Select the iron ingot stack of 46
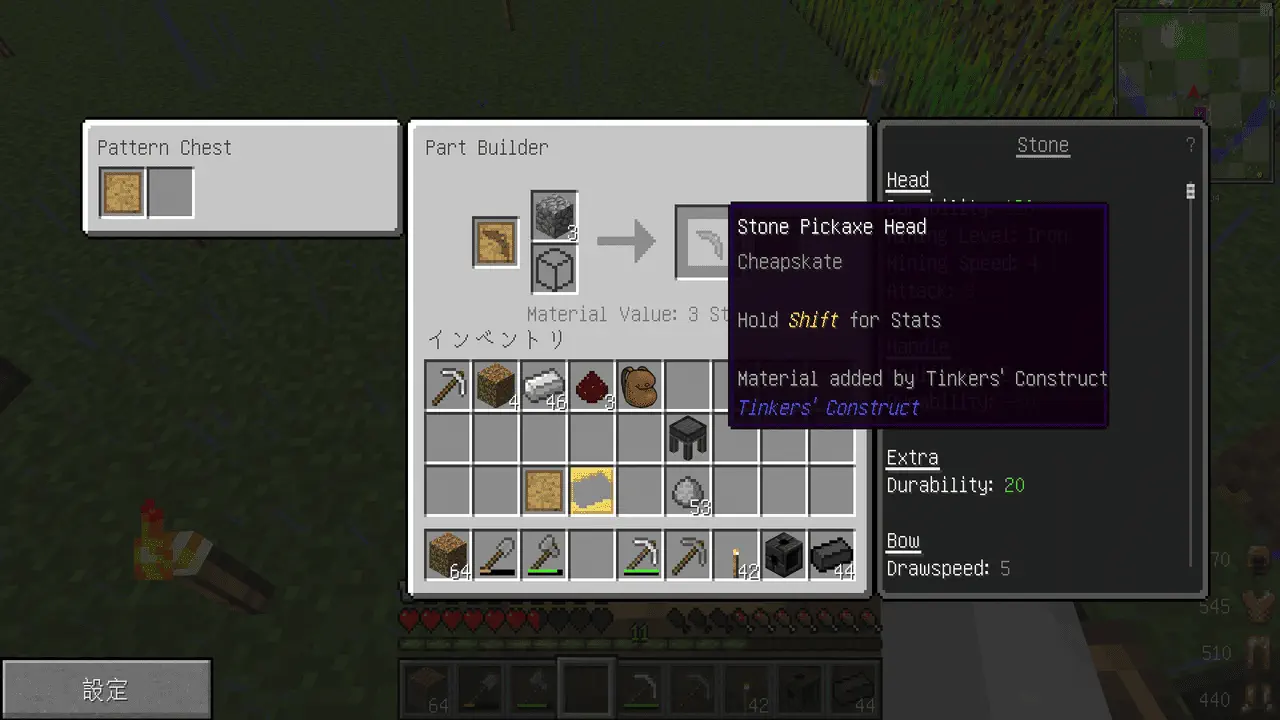The image size is (1280, 720). (544, 385)
